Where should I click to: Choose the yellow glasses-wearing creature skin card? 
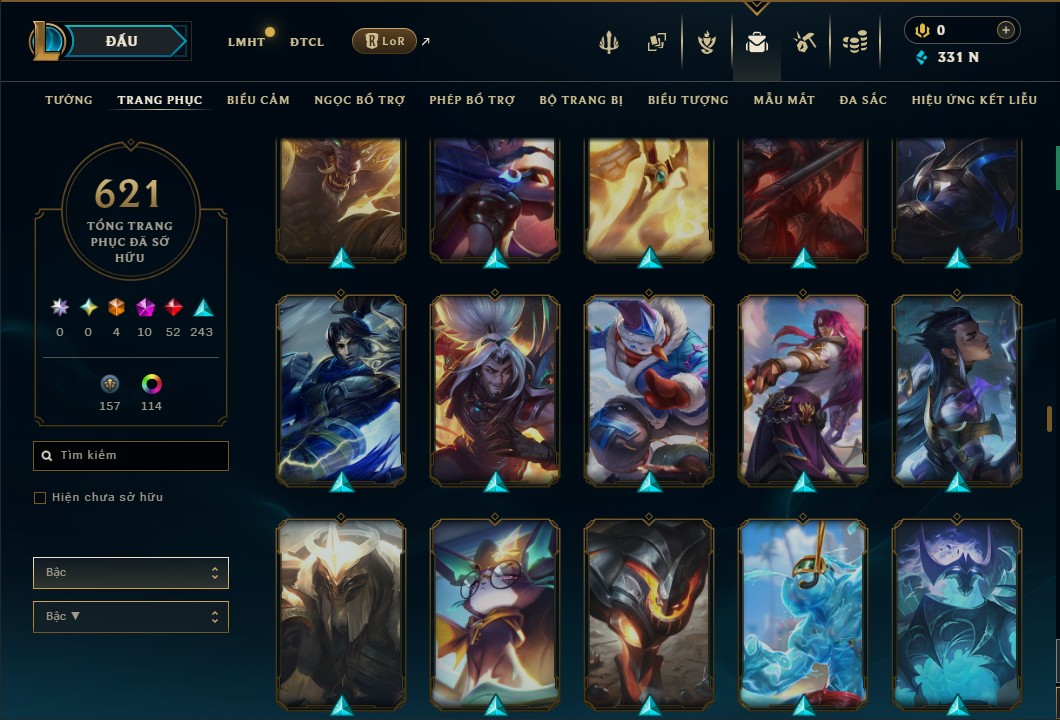pyautogui.click(x=496, y=615)
